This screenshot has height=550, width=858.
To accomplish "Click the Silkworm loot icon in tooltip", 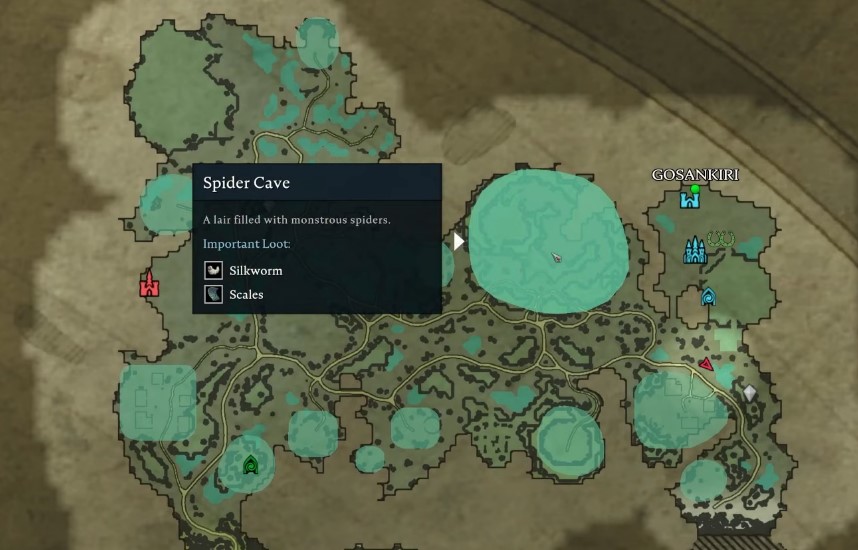I will pyautogui.click(x=213, y=270).
